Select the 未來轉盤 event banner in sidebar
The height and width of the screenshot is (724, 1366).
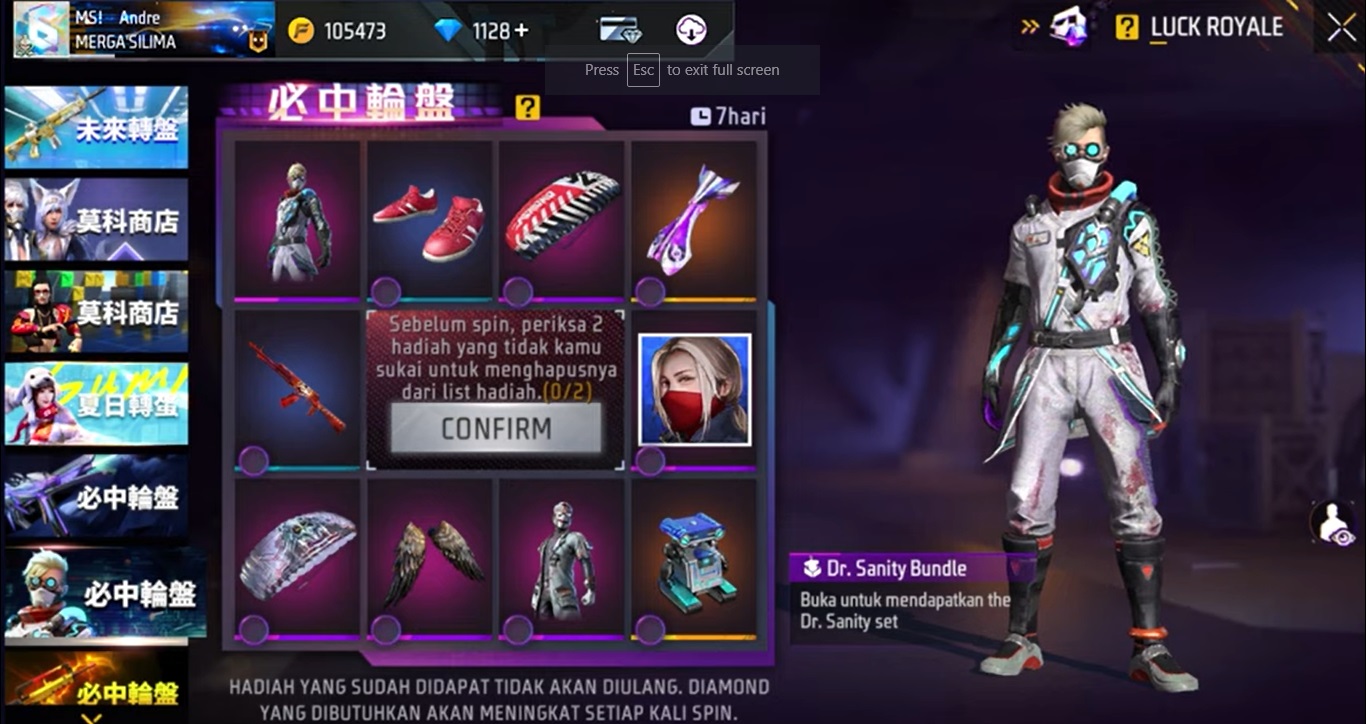pos(96,125)
